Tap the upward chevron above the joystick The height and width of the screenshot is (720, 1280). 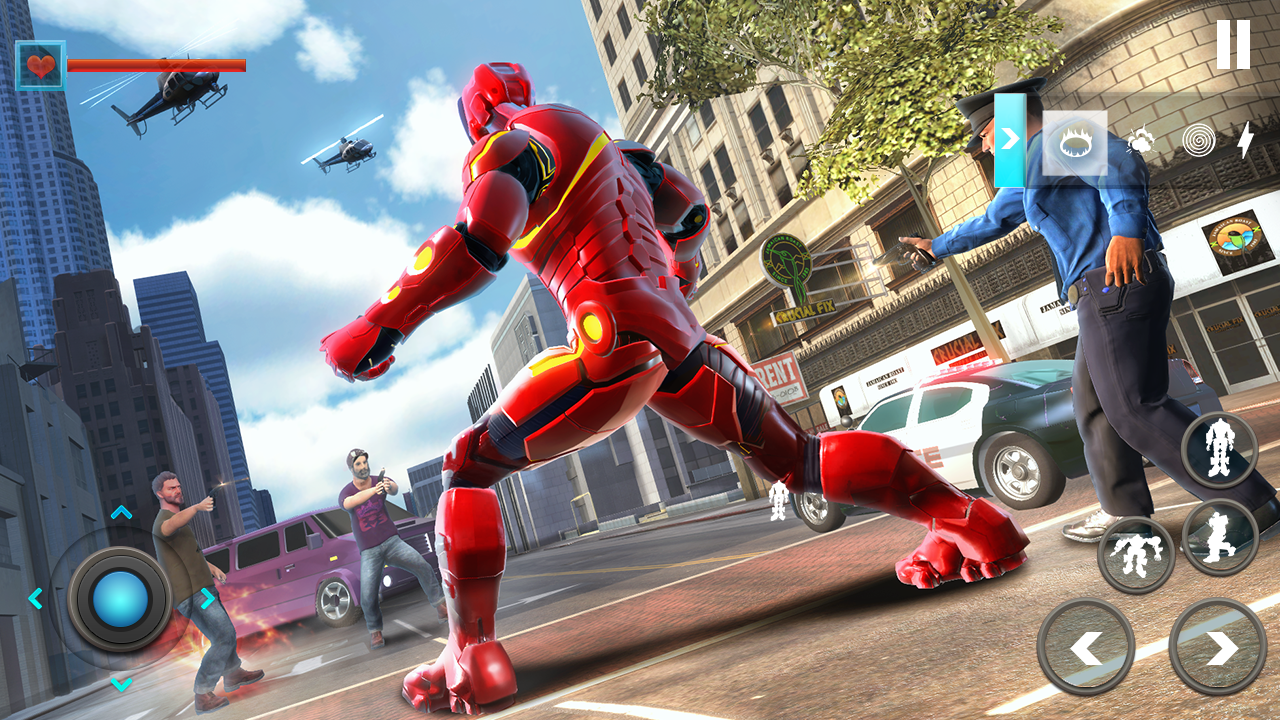[x=120, y=510]
